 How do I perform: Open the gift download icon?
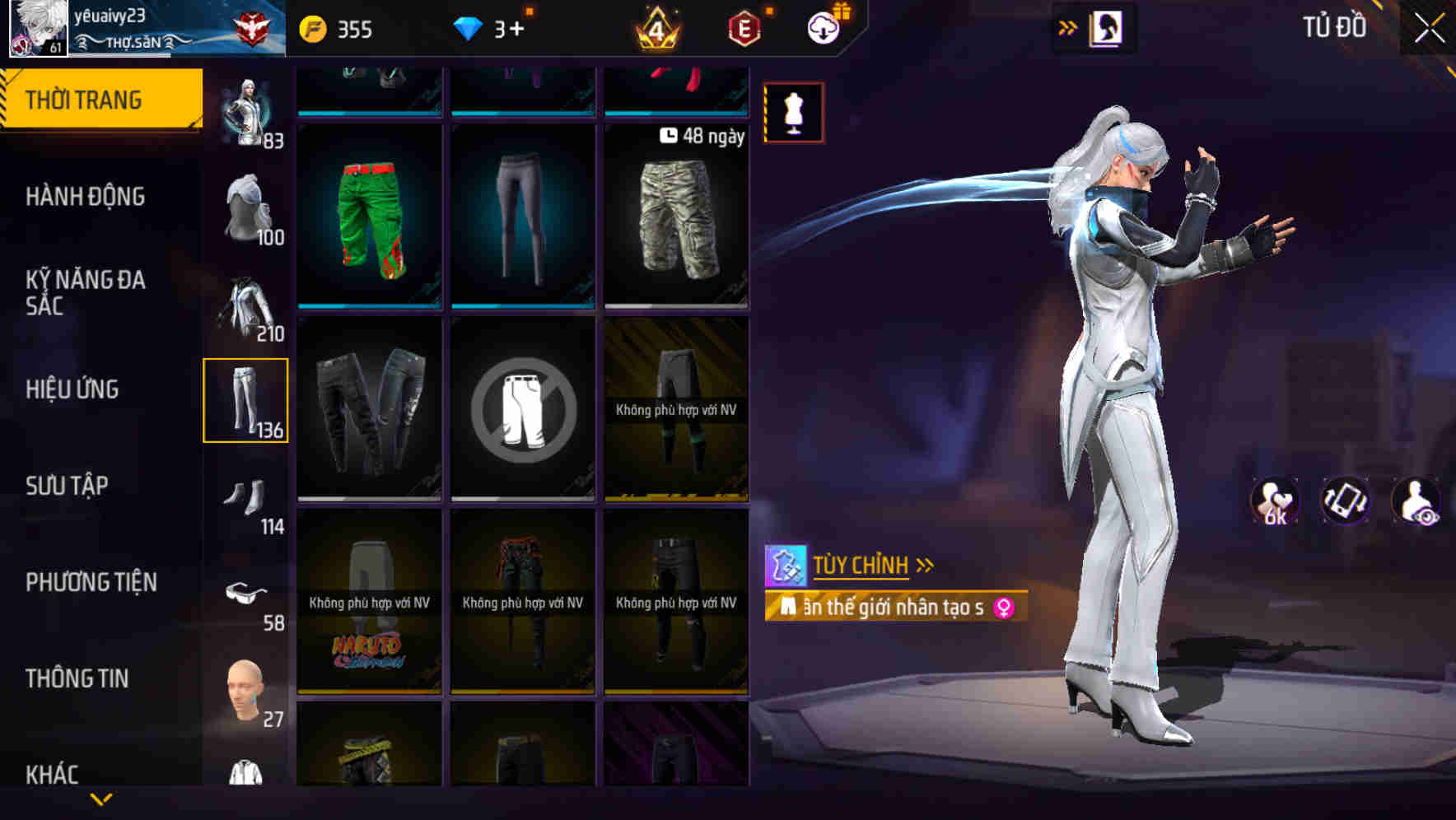tap(824, 27)
